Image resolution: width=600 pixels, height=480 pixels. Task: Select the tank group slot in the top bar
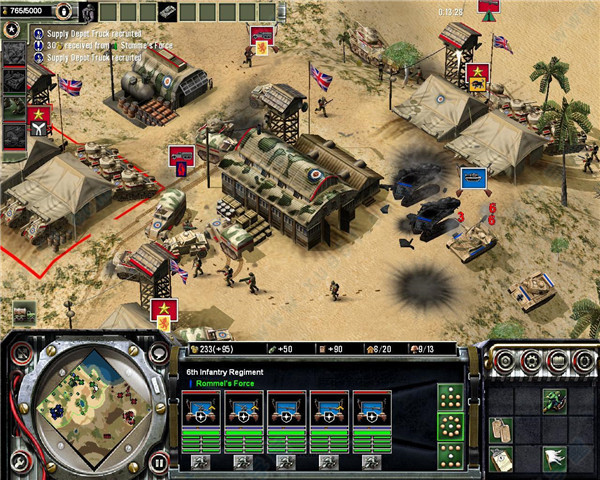click(162, 11)
